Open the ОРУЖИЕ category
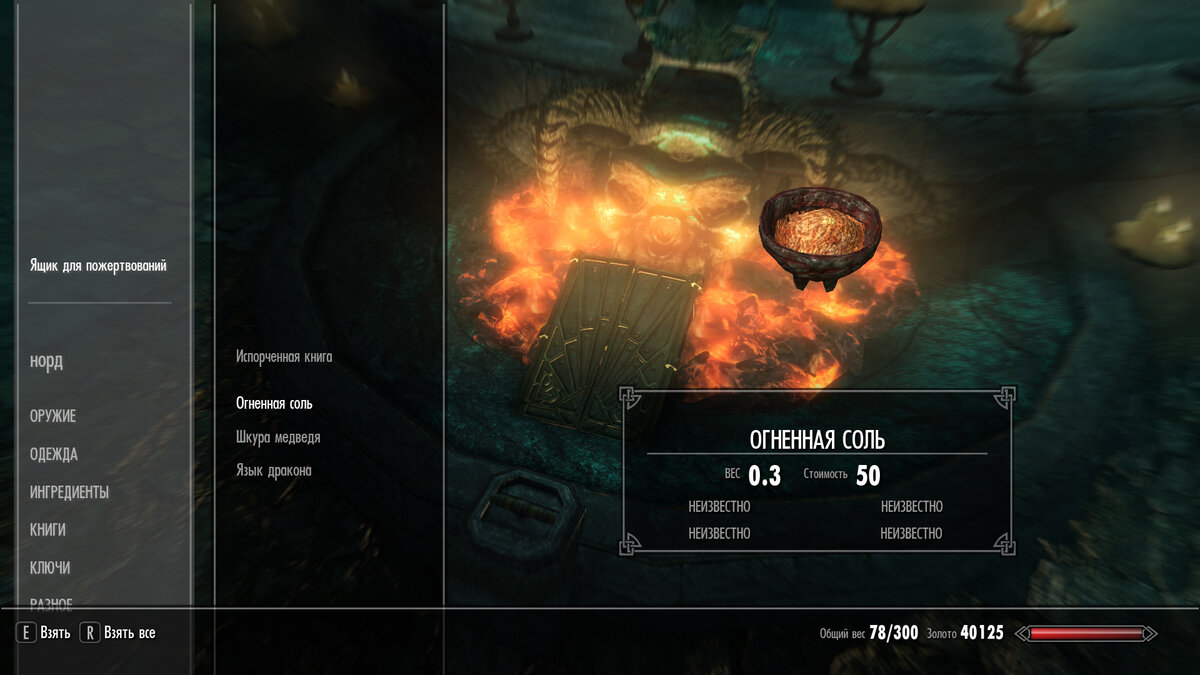 (53, 416)
